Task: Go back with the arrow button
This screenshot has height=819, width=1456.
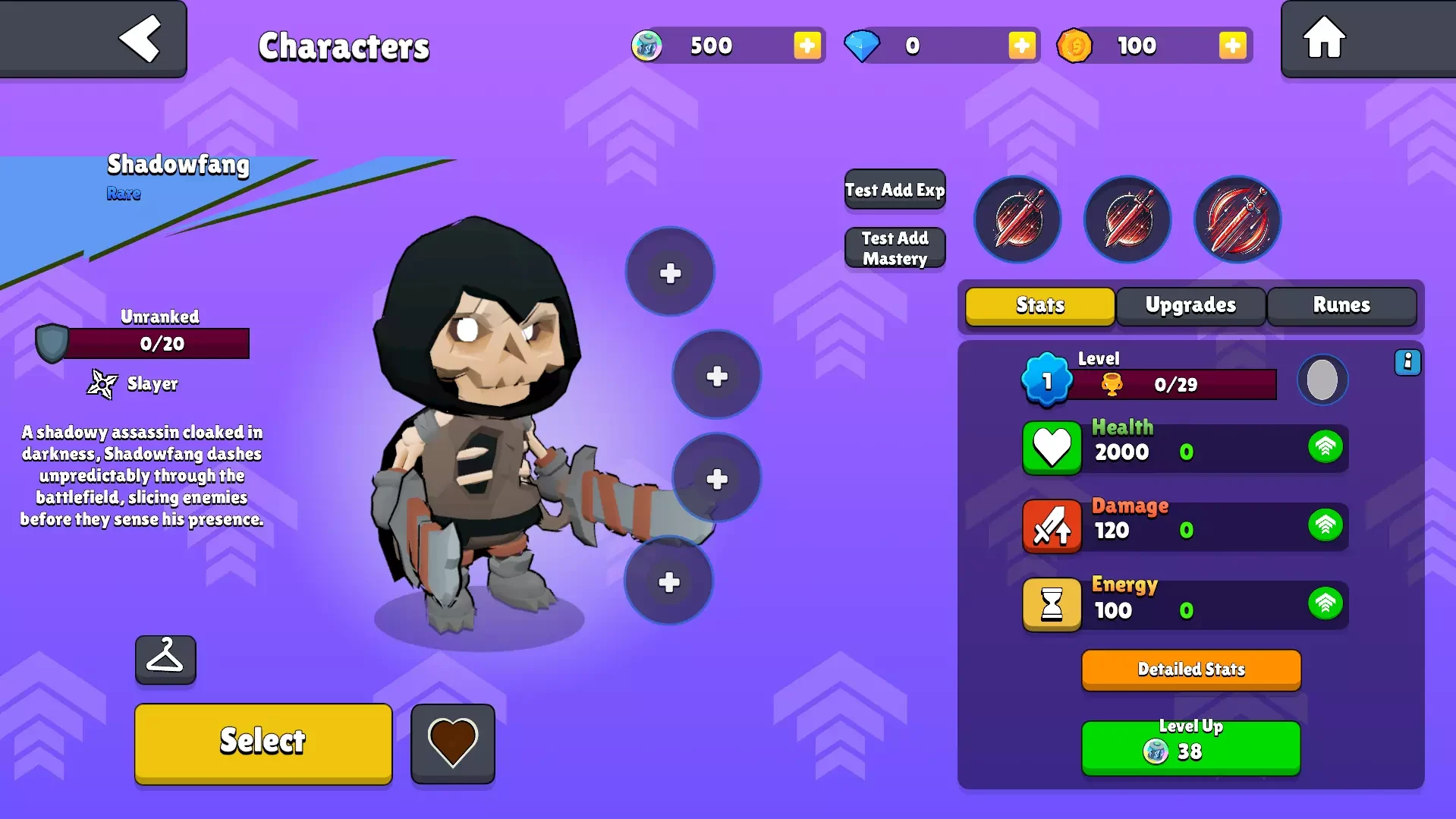Action: [x=140, y=38]
